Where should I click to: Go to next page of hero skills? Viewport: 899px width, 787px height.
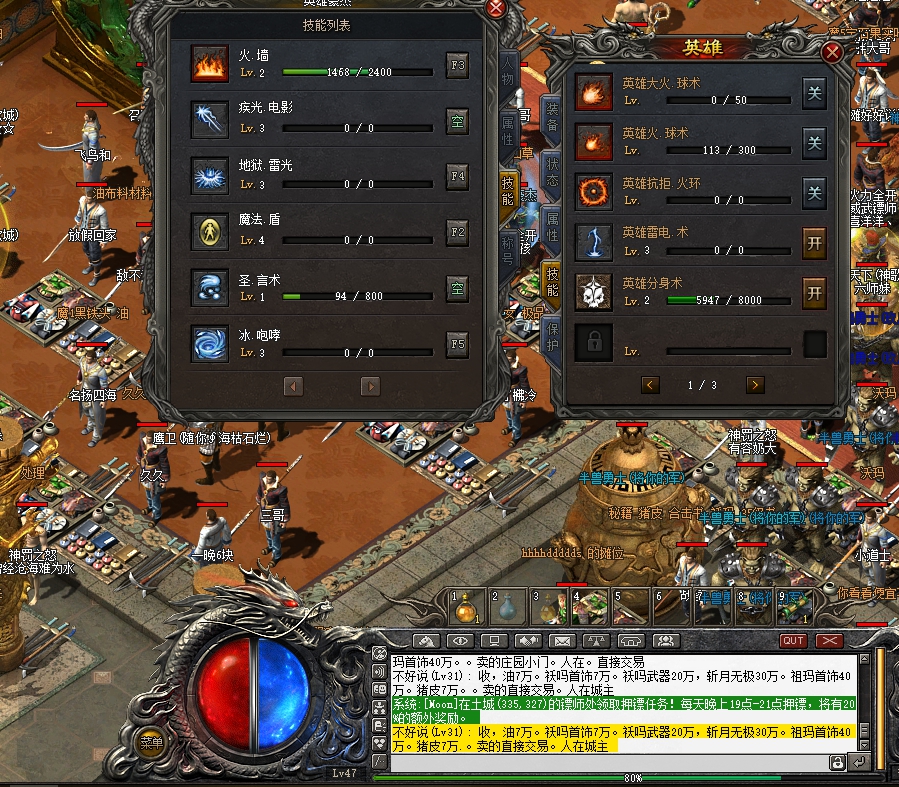(755, 385)
